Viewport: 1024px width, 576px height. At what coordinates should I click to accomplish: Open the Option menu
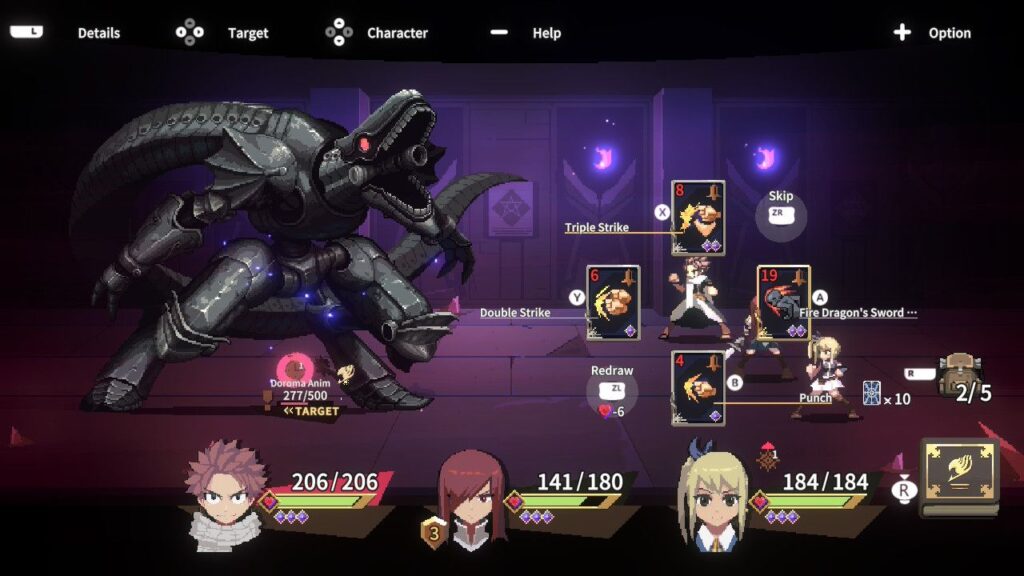tap(932, 33)
